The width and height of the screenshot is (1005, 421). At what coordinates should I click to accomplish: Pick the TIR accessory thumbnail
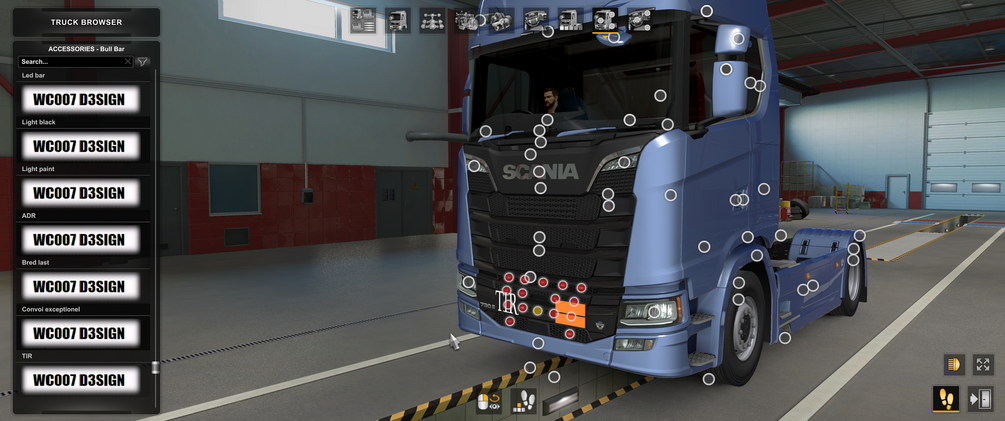pyautogui.click(x=79, y=380)
